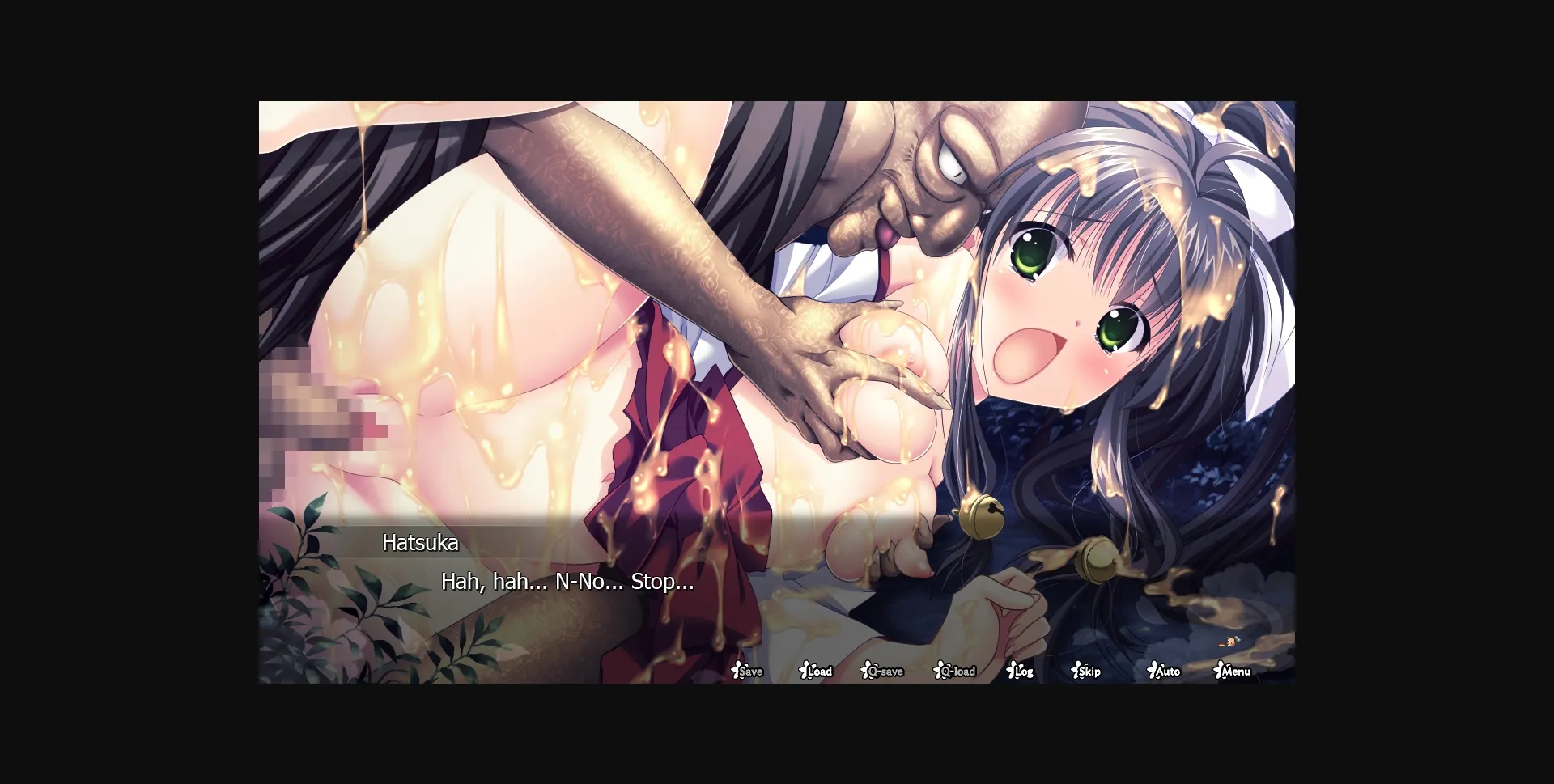
Task: Click the paw icon on the Q-load button
Action: click(x=937, y=670)
